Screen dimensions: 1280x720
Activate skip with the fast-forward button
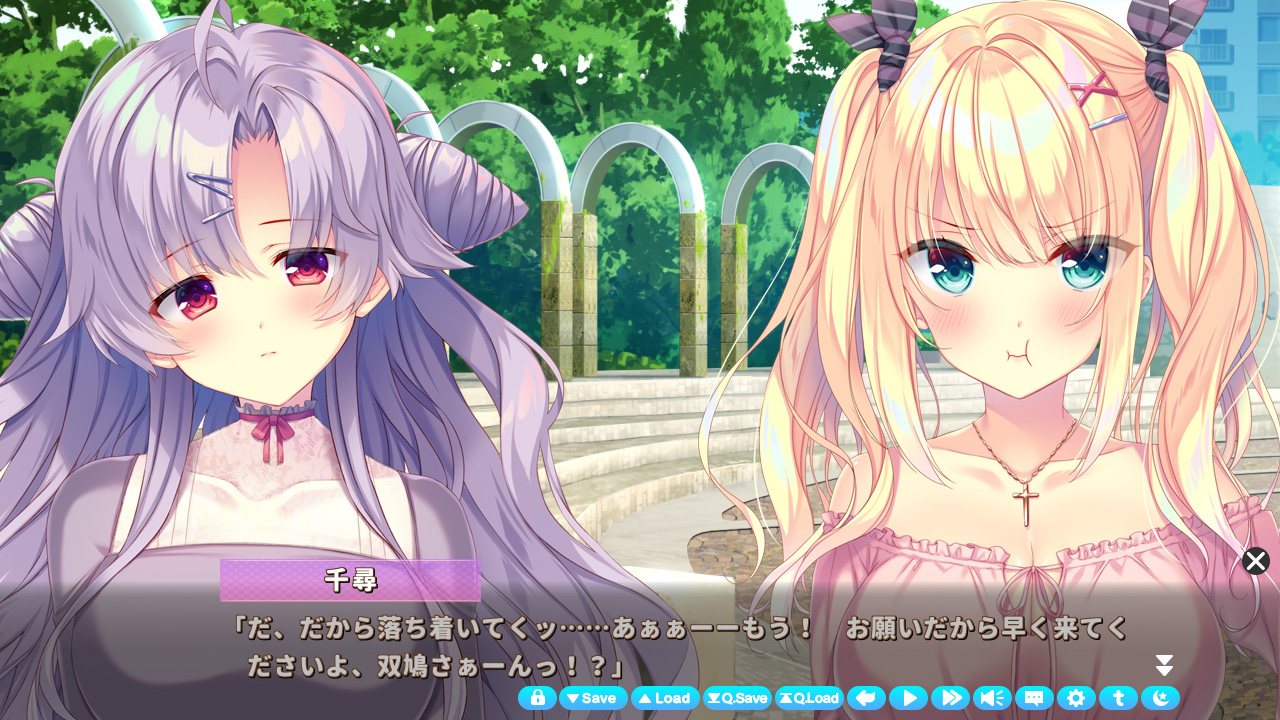point(950,698)
